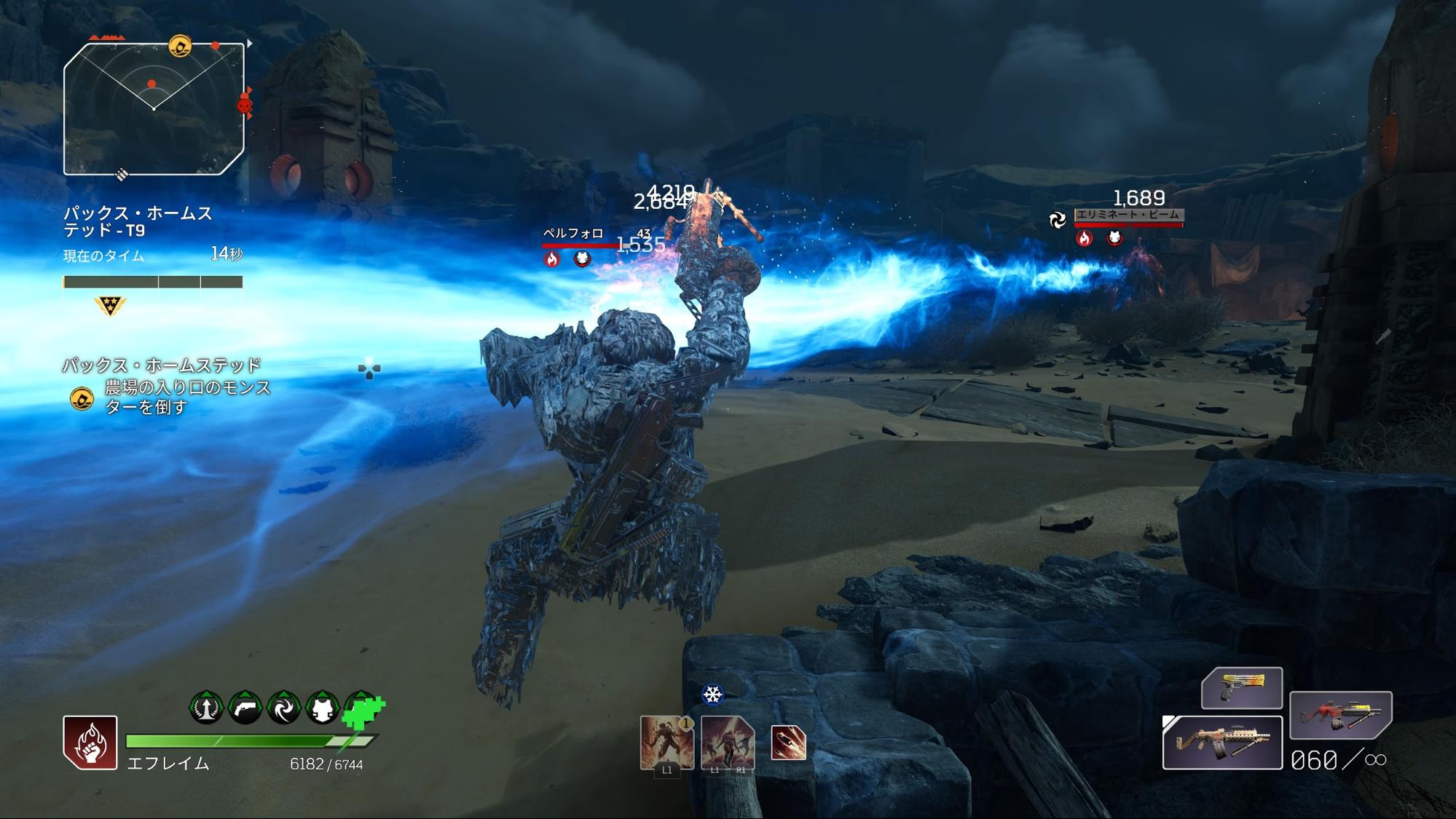Click the snowflake freeze status icon
Screen dimensions: 1456x819
point(712,695)
